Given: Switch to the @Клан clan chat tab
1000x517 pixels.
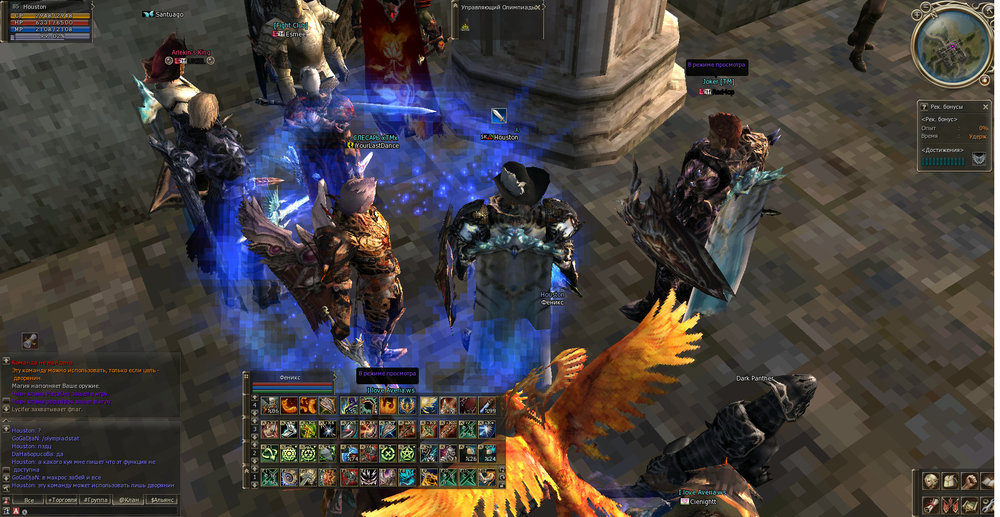Looking at the screenshot, I should pyautogui.click(x=129, y=500).
